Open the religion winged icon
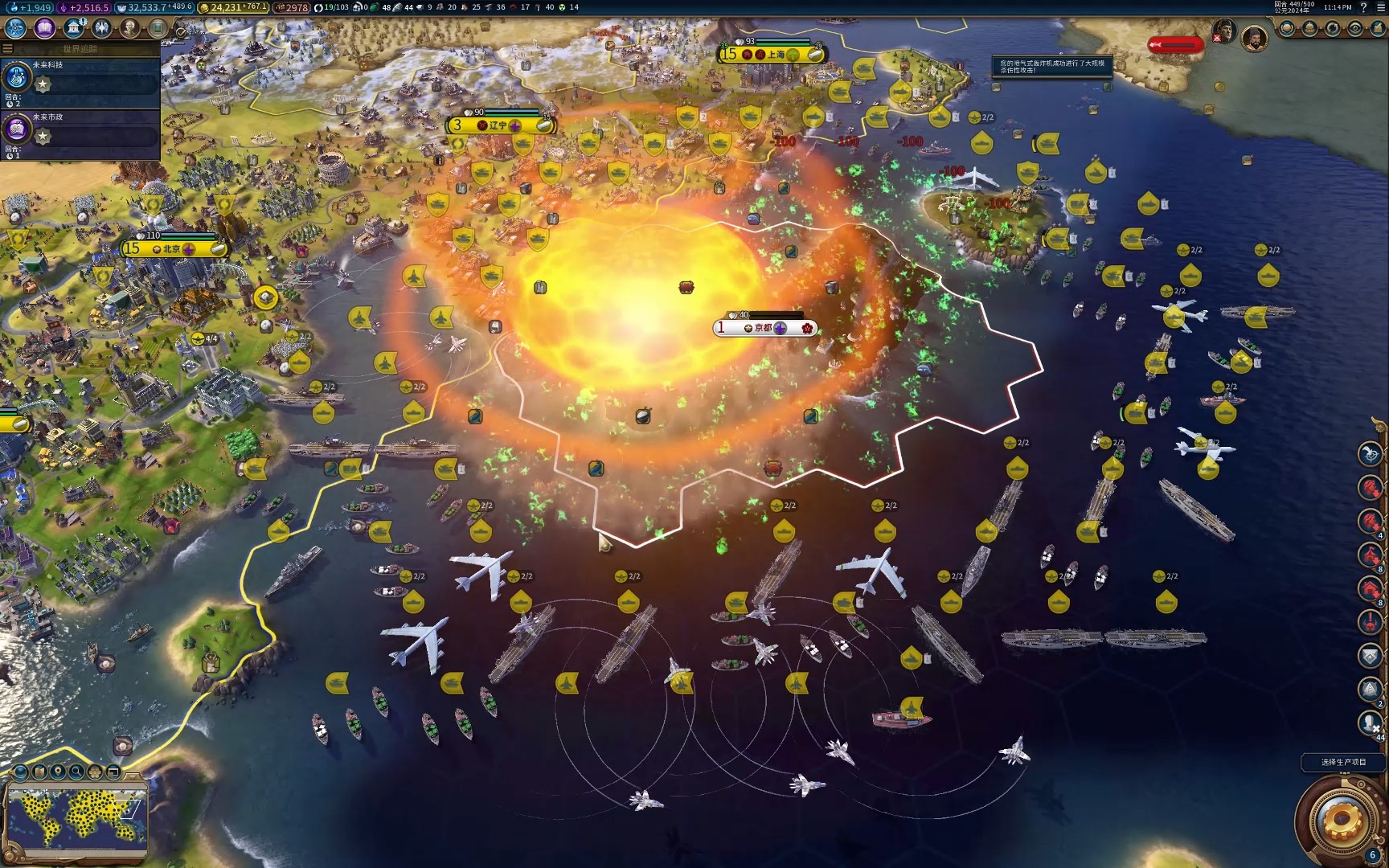The image size is (1389, 868). (x=102, y=28)
